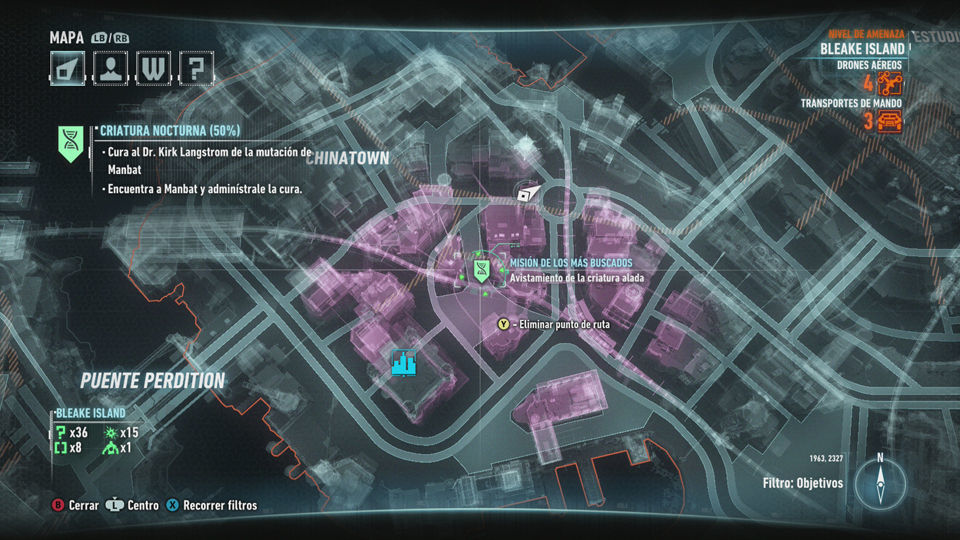Click the north compass dial
The height and width of the screenshot is (540, 960).
point(880,483)
